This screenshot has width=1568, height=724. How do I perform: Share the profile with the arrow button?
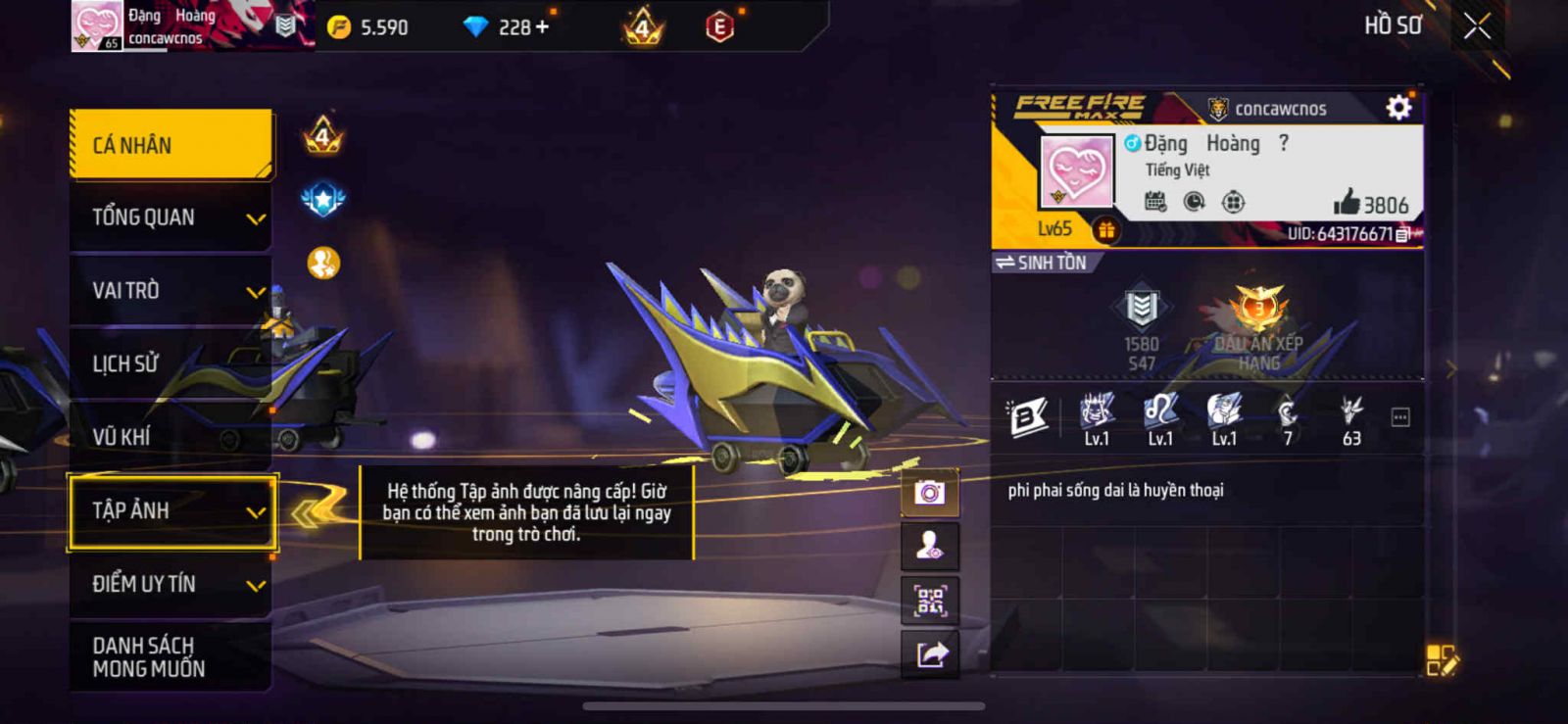tap(929, 653)
